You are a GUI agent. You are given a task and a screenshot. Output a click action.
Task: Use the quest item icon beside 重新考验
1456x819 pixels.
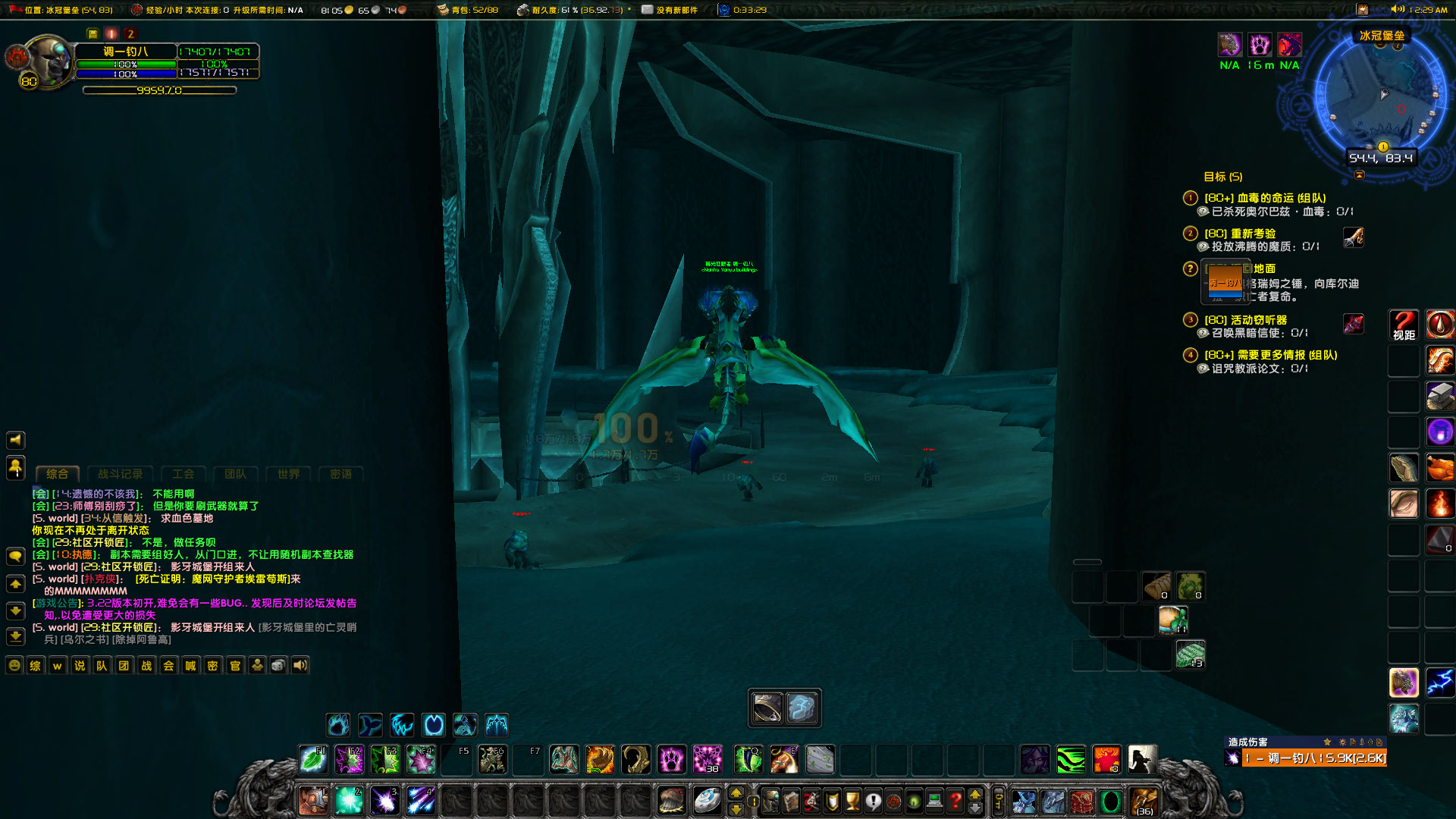[1354, 237]
